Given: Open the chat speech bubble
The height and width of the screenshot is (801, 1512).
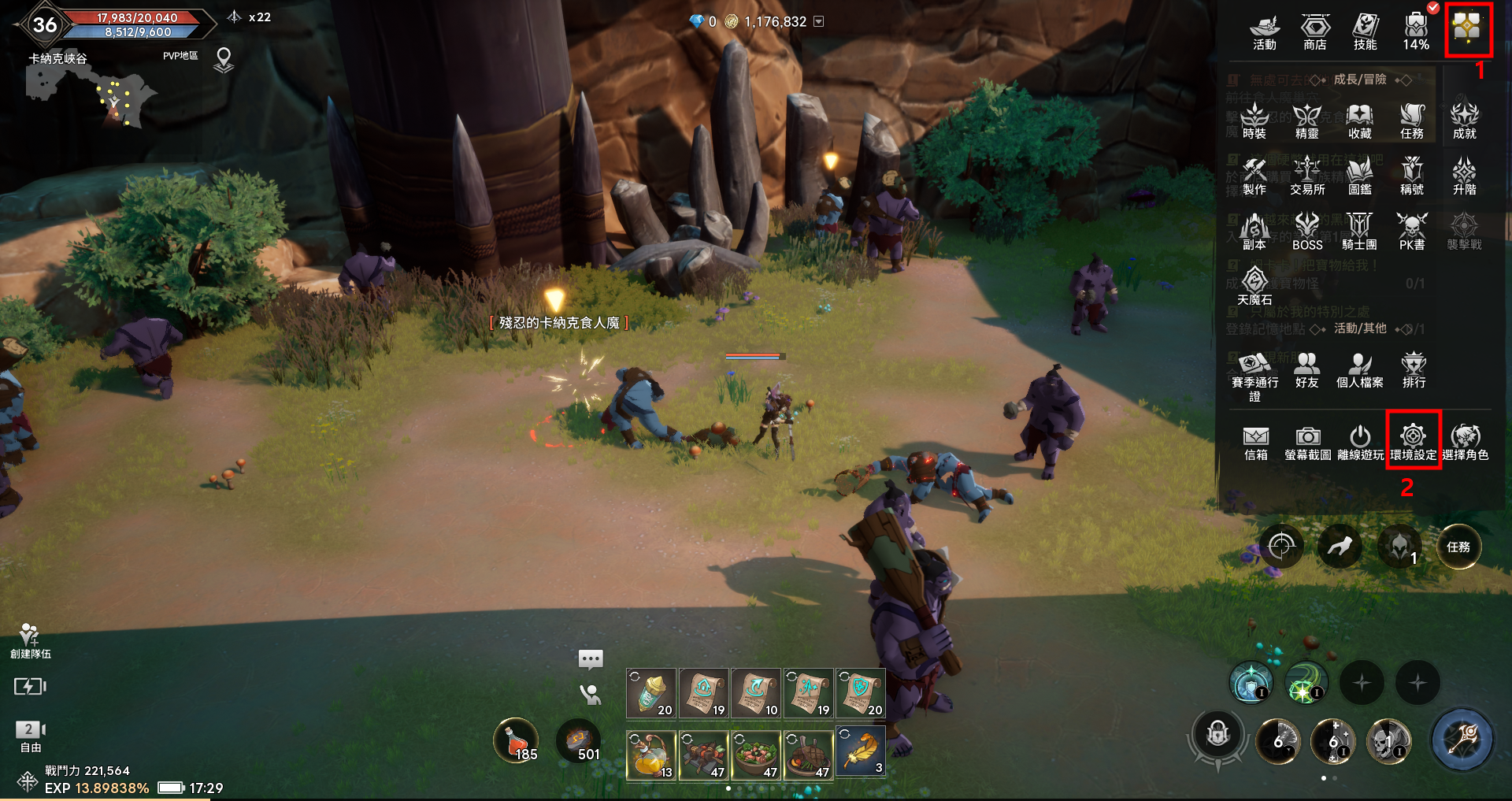Looking at the screenshot, I should 590,658.
